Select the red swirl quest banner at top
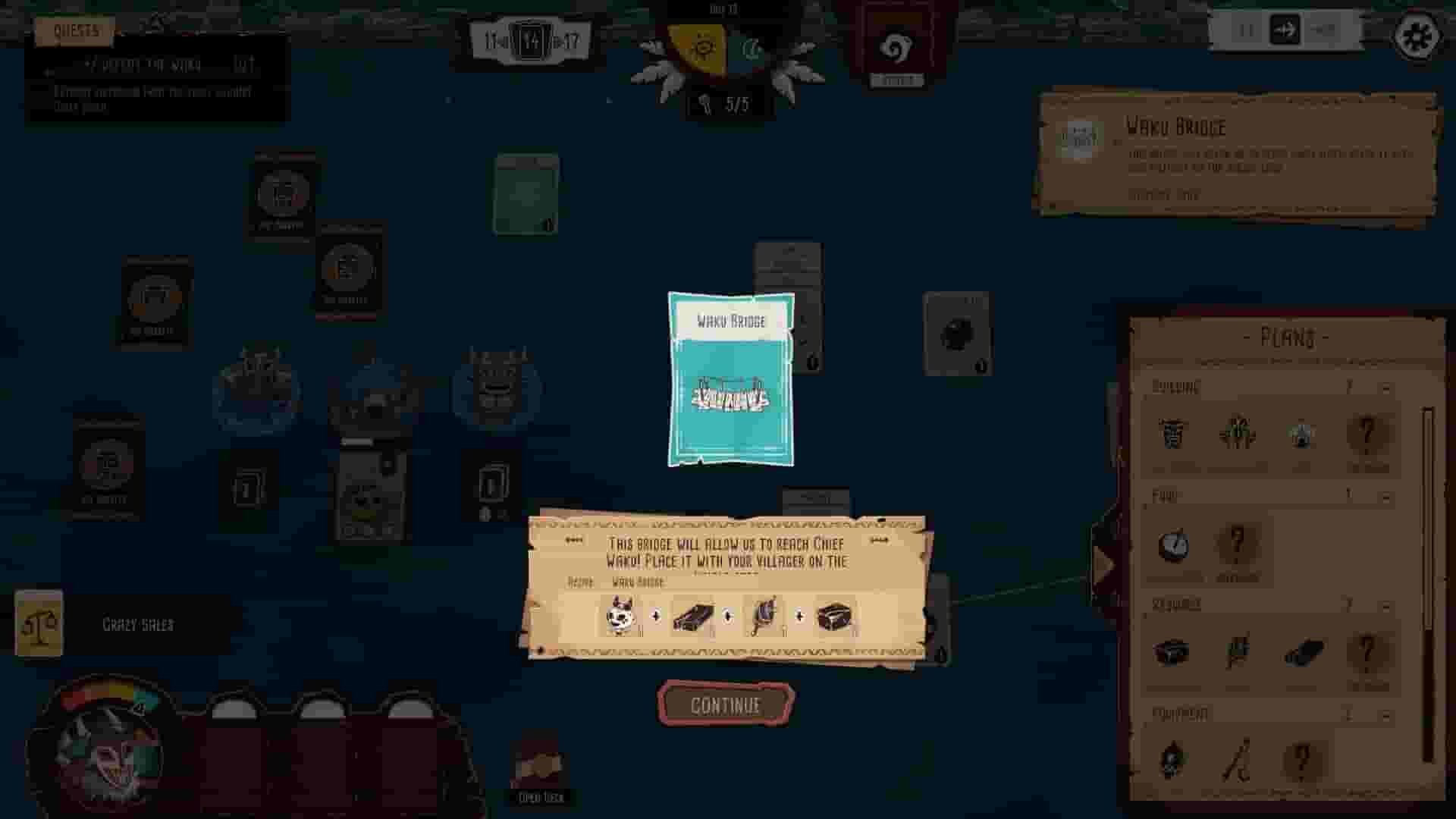 click(899, 45)
